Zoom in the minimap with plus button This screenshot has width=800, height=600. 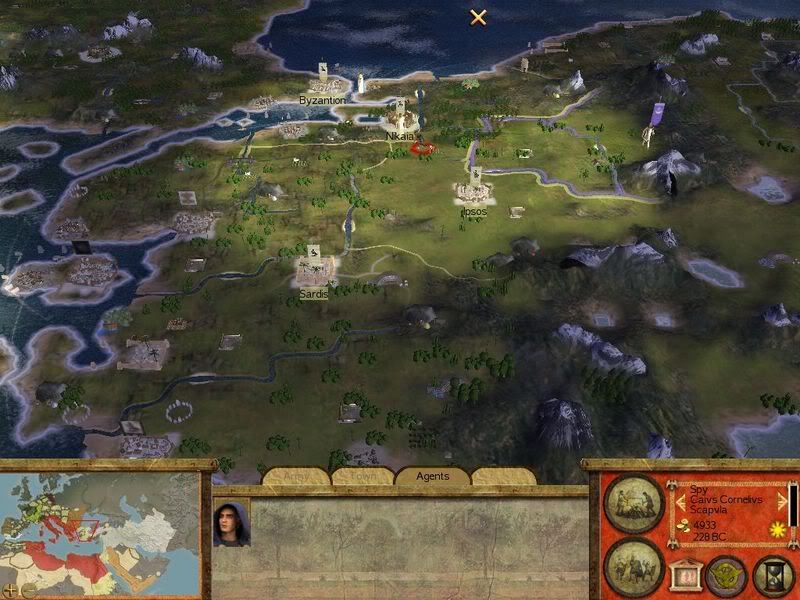point(12,588)
